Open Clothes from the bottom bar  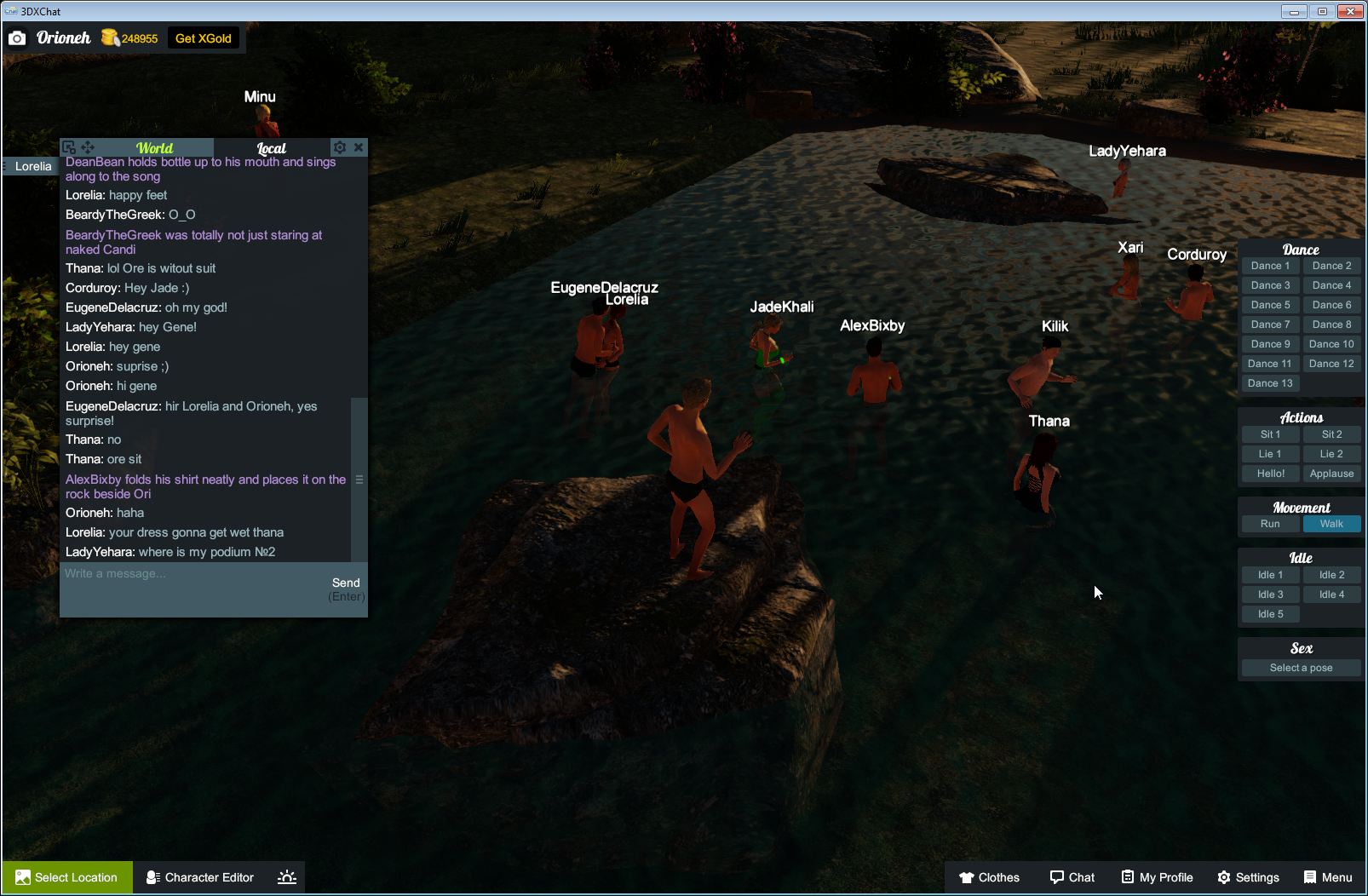[989, 876]
